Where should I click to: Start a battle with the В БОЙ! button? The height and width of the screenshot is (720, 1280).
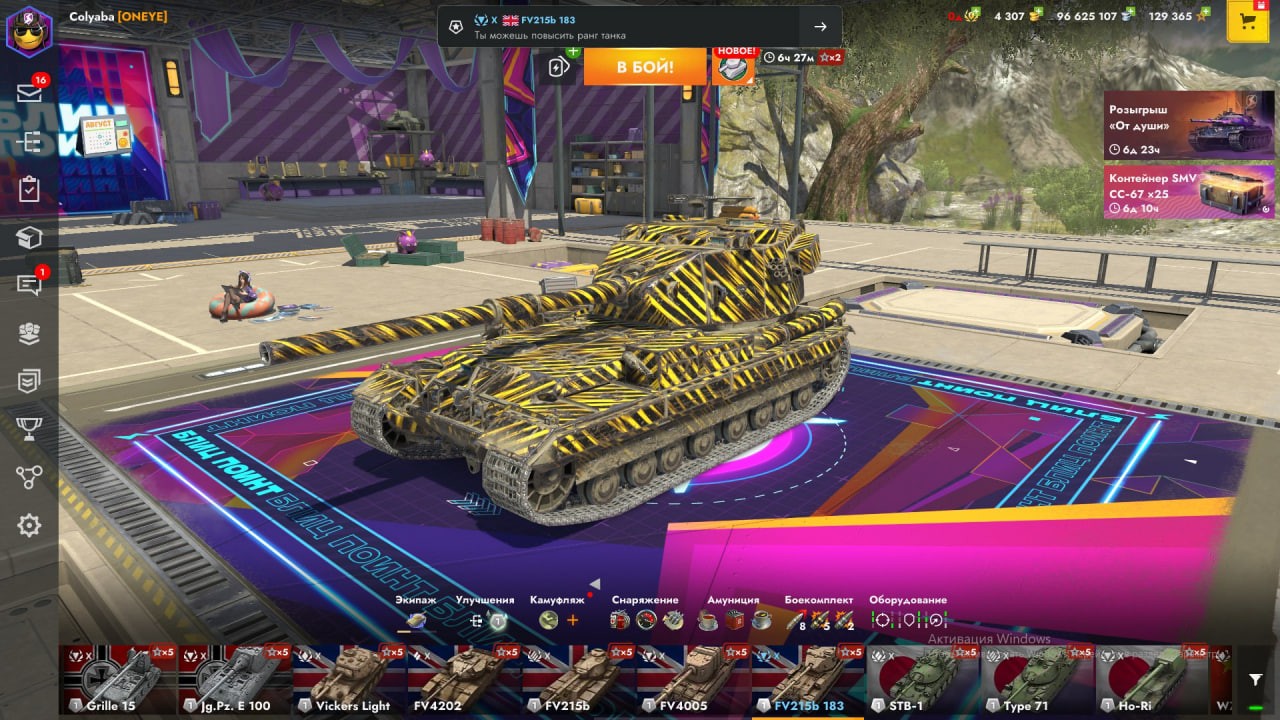(645, 67)
